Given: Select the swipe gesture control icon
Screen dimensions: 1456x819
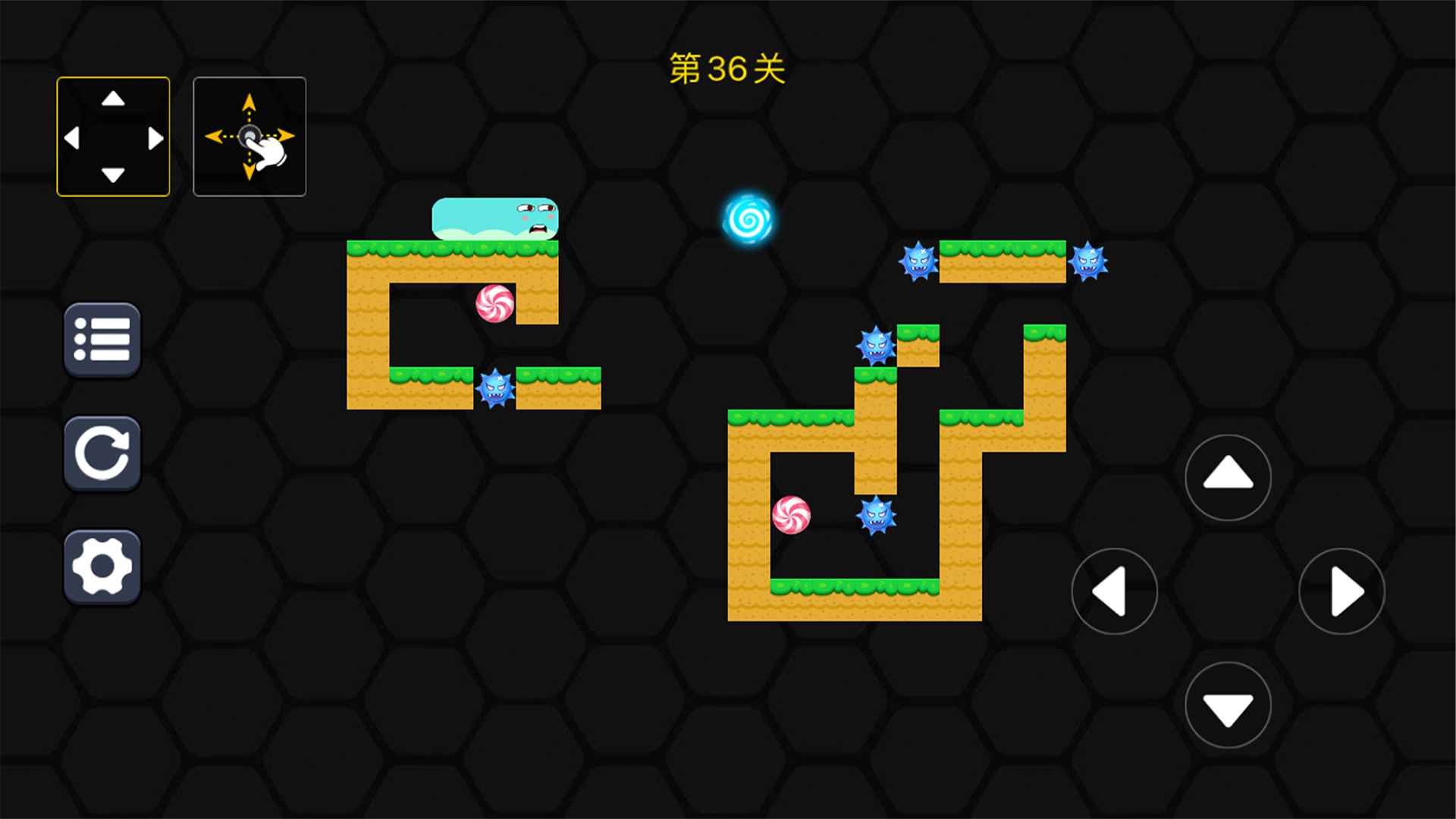Looking at the screenshot, I should pyautogui.click(x=250, y=136).
